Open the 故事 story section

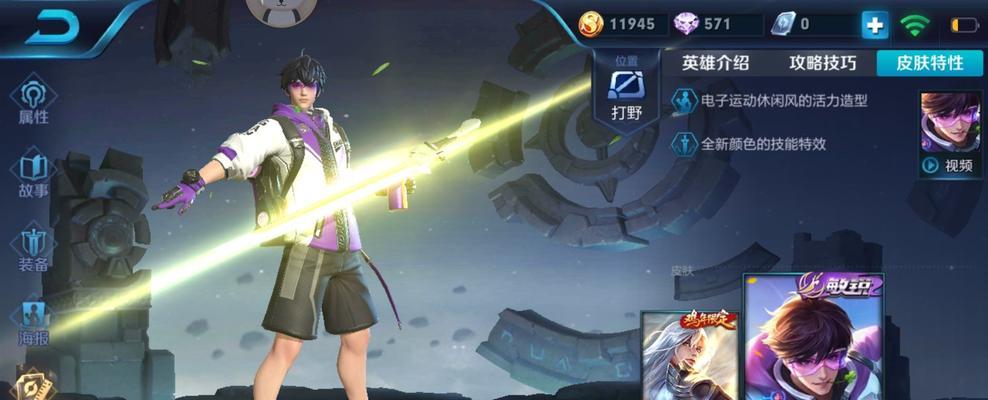33,175
